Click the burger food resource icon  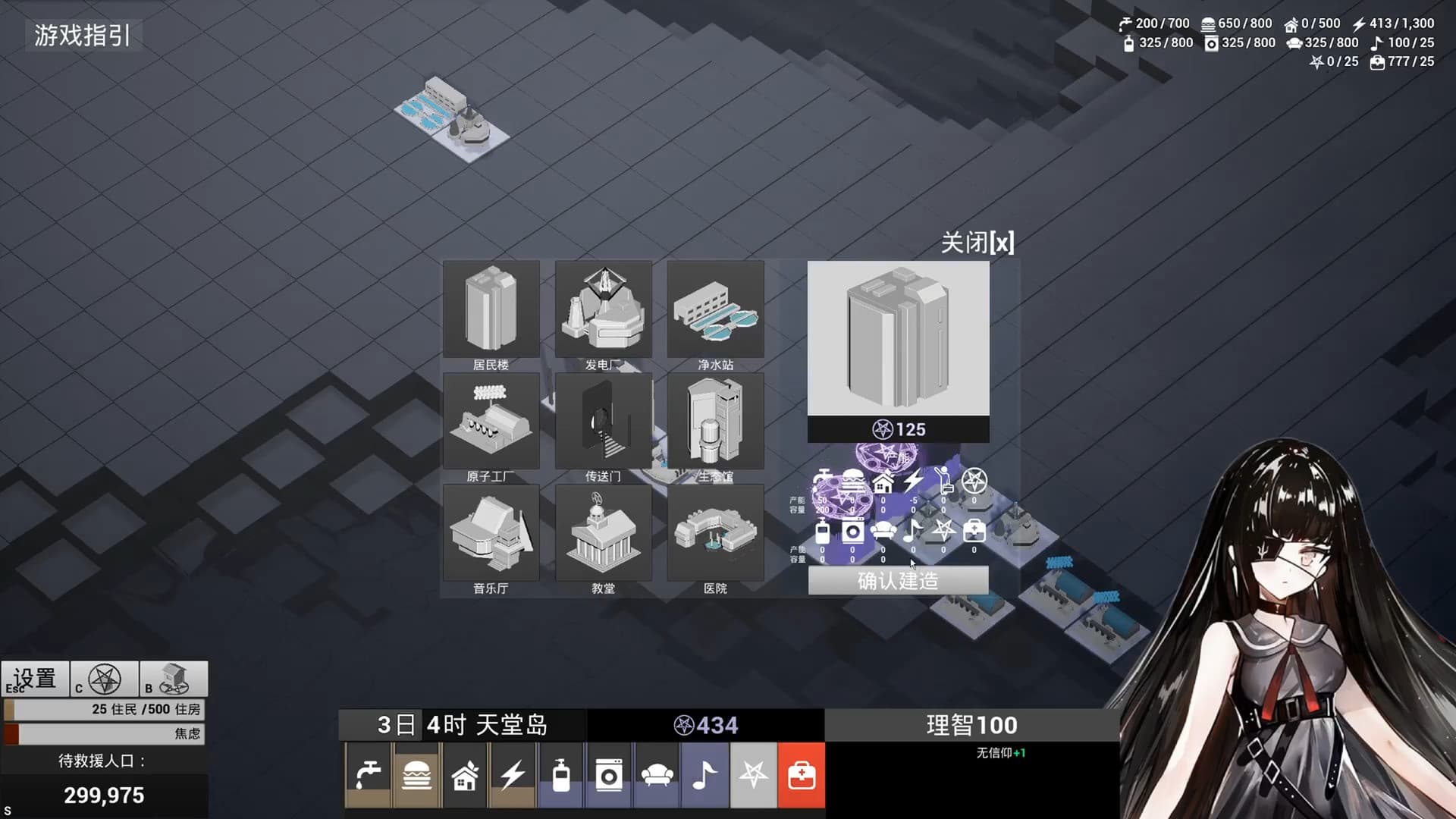[x=416, y=774]
